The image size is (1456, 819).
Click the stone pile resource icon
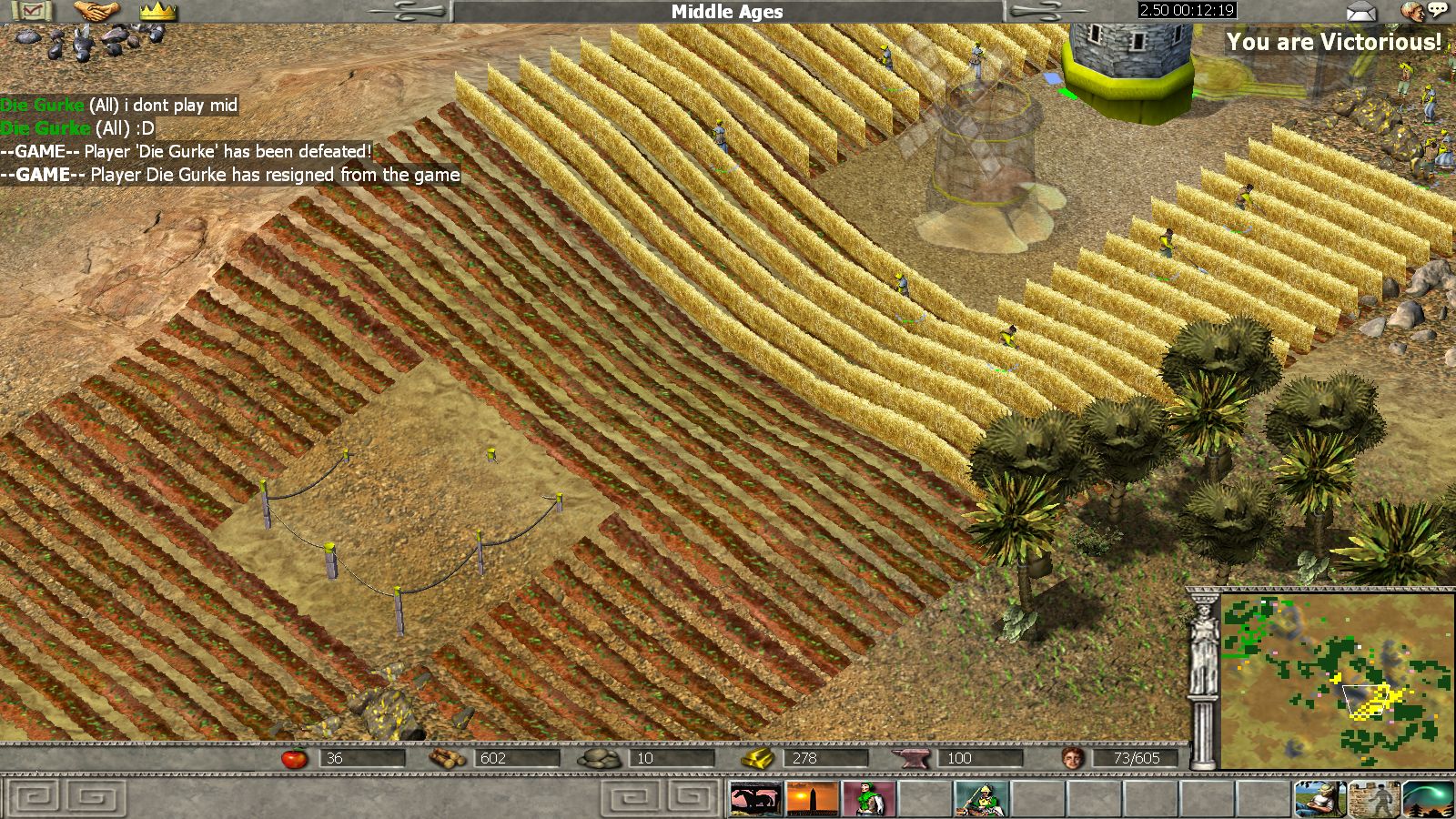coord(600,758)
